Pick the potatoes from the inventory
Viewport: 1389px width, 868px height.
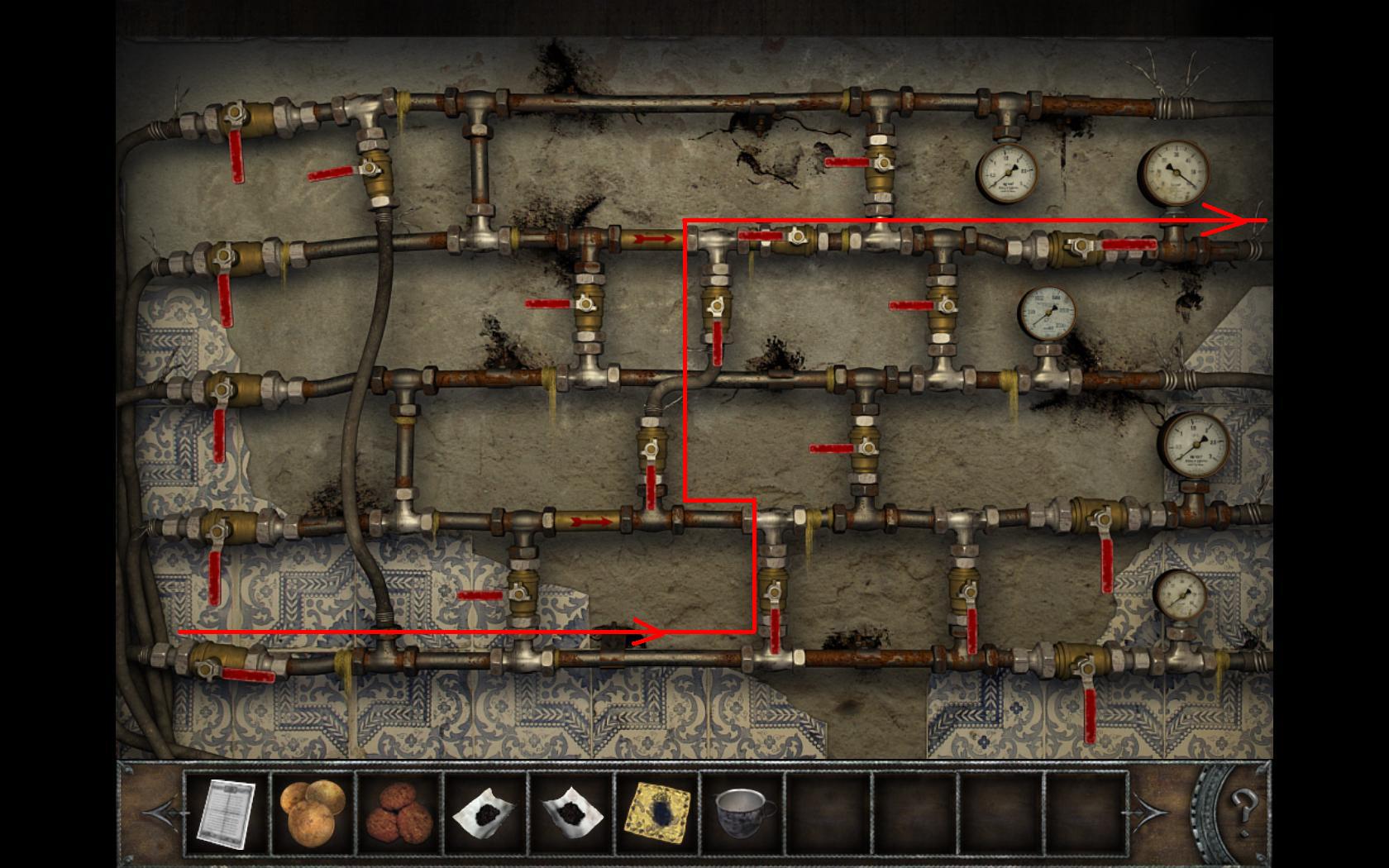313,813
